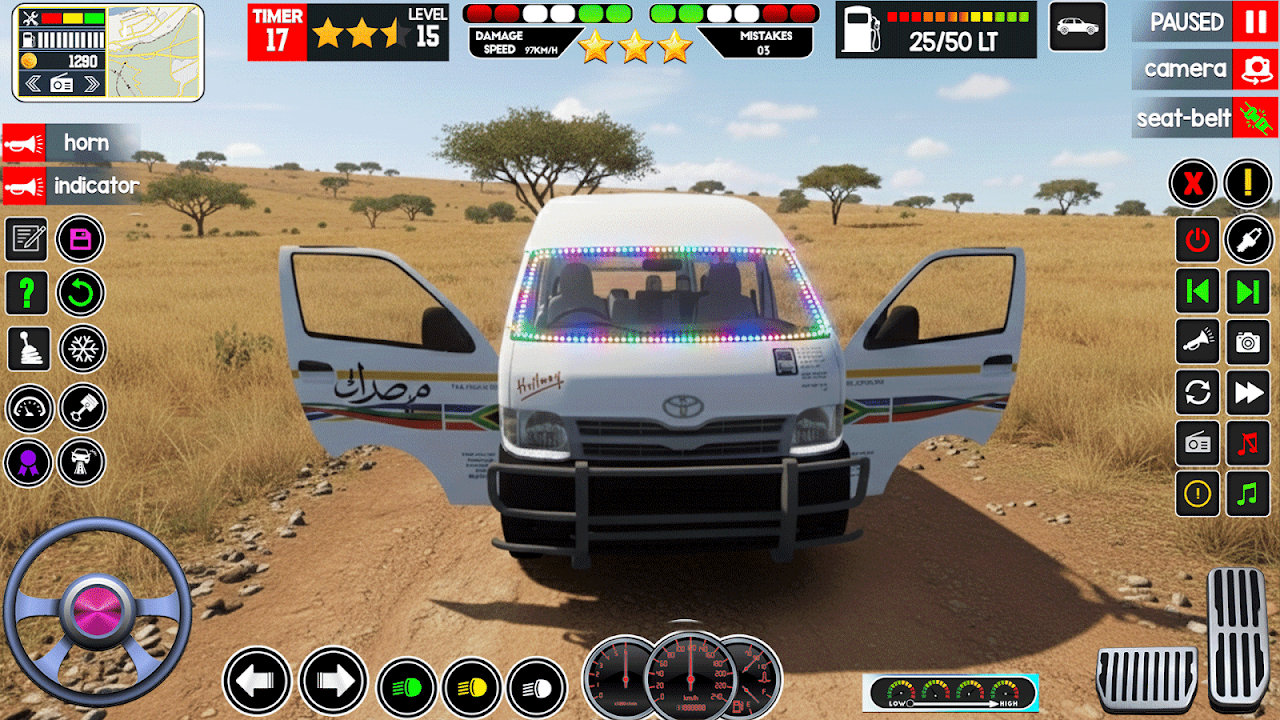
Task: Select the gear shifter icon
Action: (x=27, y=348)
